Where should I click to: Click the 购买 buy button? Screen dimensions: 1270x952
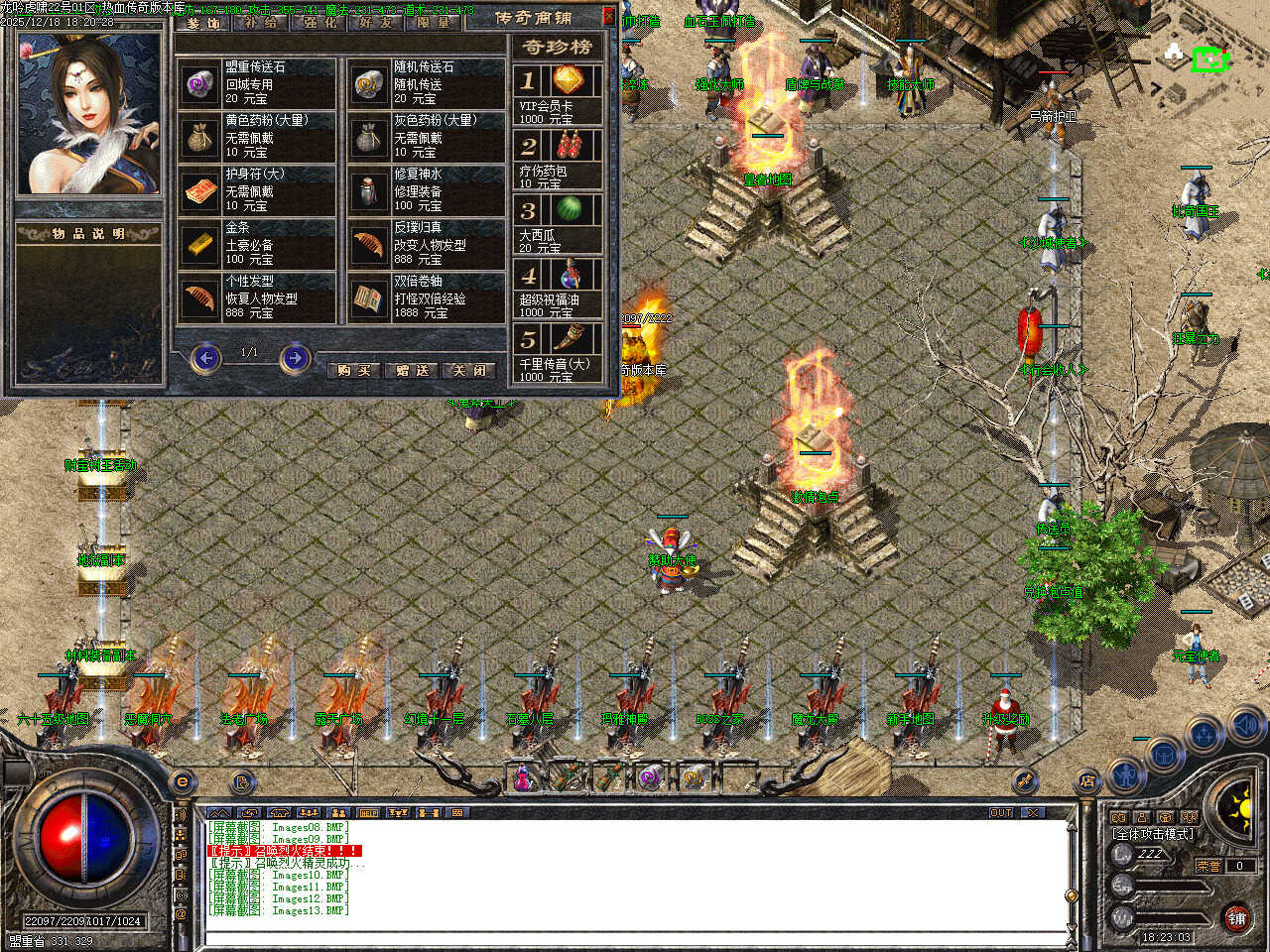tap(354, 370)
